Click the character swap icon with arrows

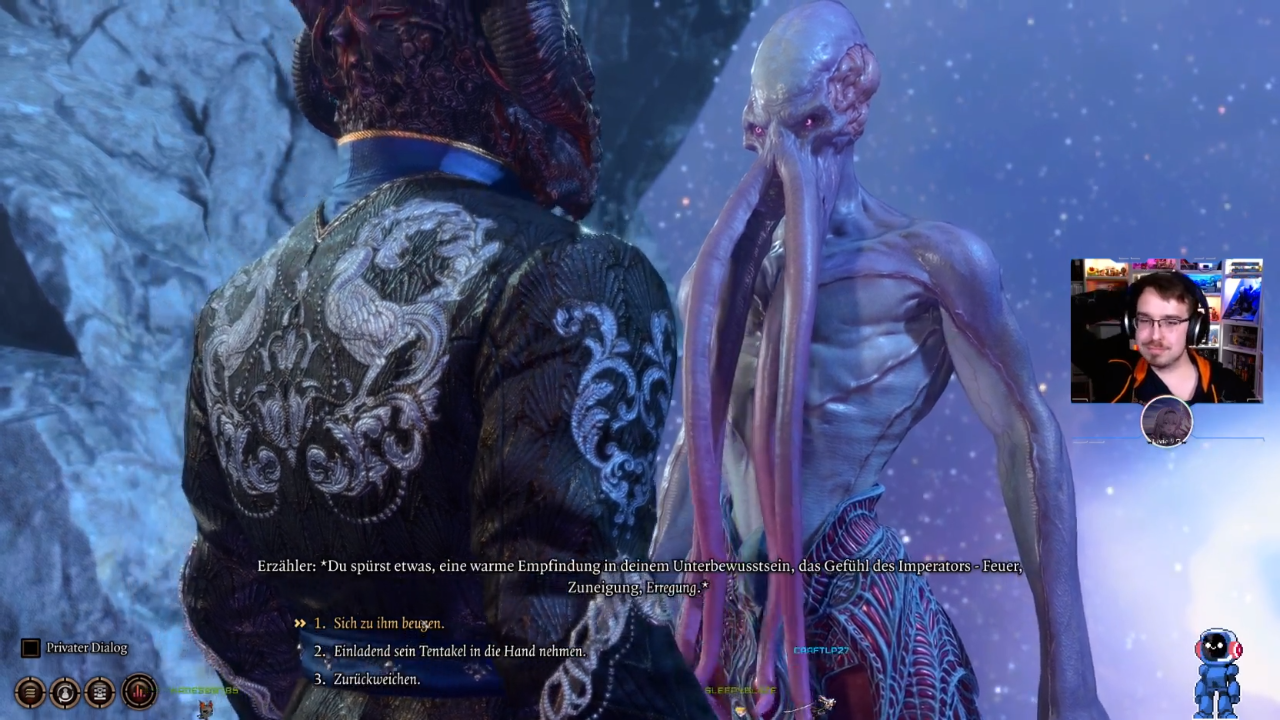[65, 691]
